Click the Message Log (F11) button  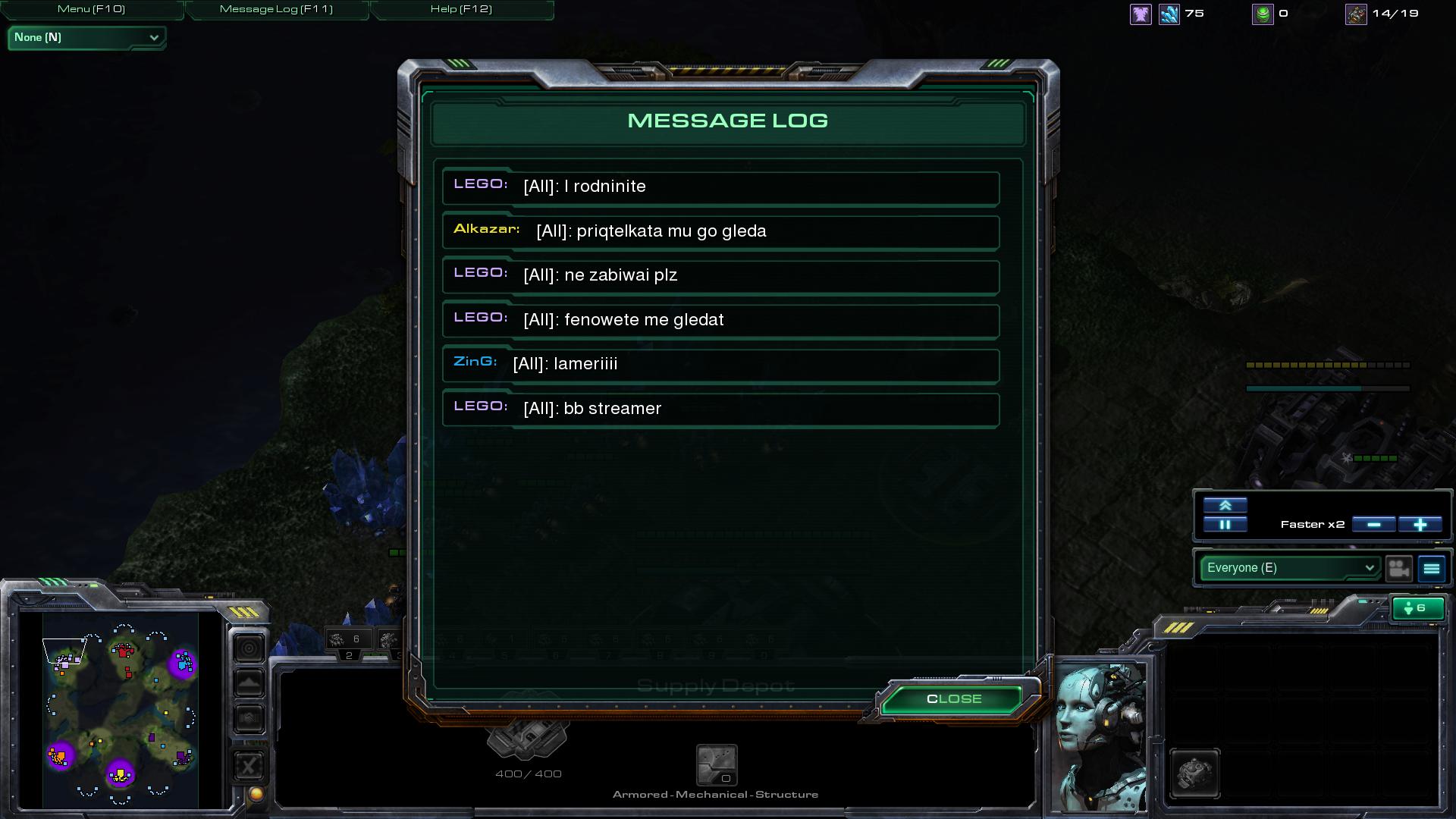pos(276,9)
